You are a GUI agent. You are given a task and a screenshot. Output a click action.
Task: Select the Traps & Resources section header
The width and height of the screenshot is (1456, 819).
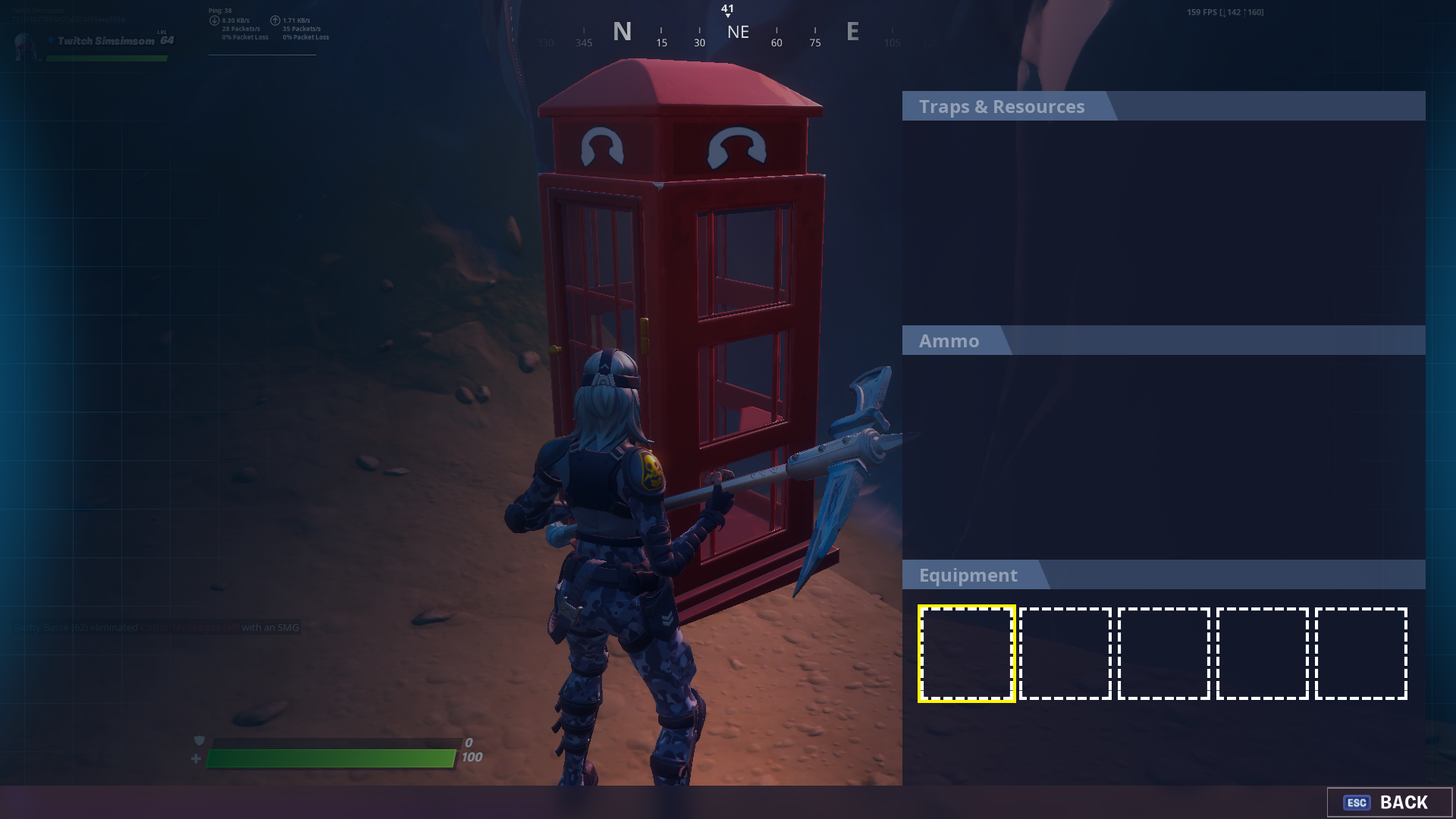[x=1002, y=107]
